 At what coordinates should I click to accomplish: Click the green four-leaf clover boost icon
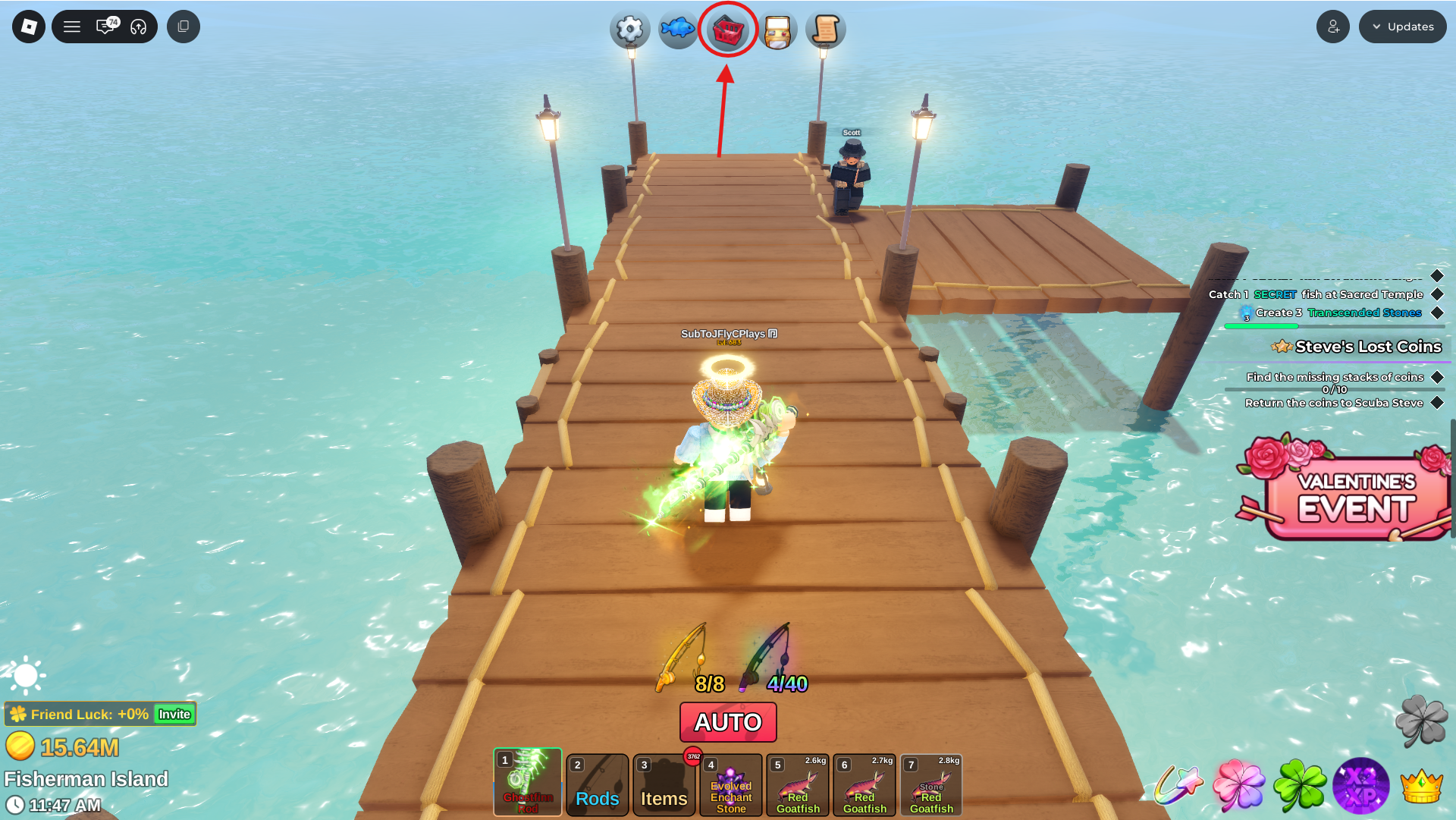click(1300, 786)
